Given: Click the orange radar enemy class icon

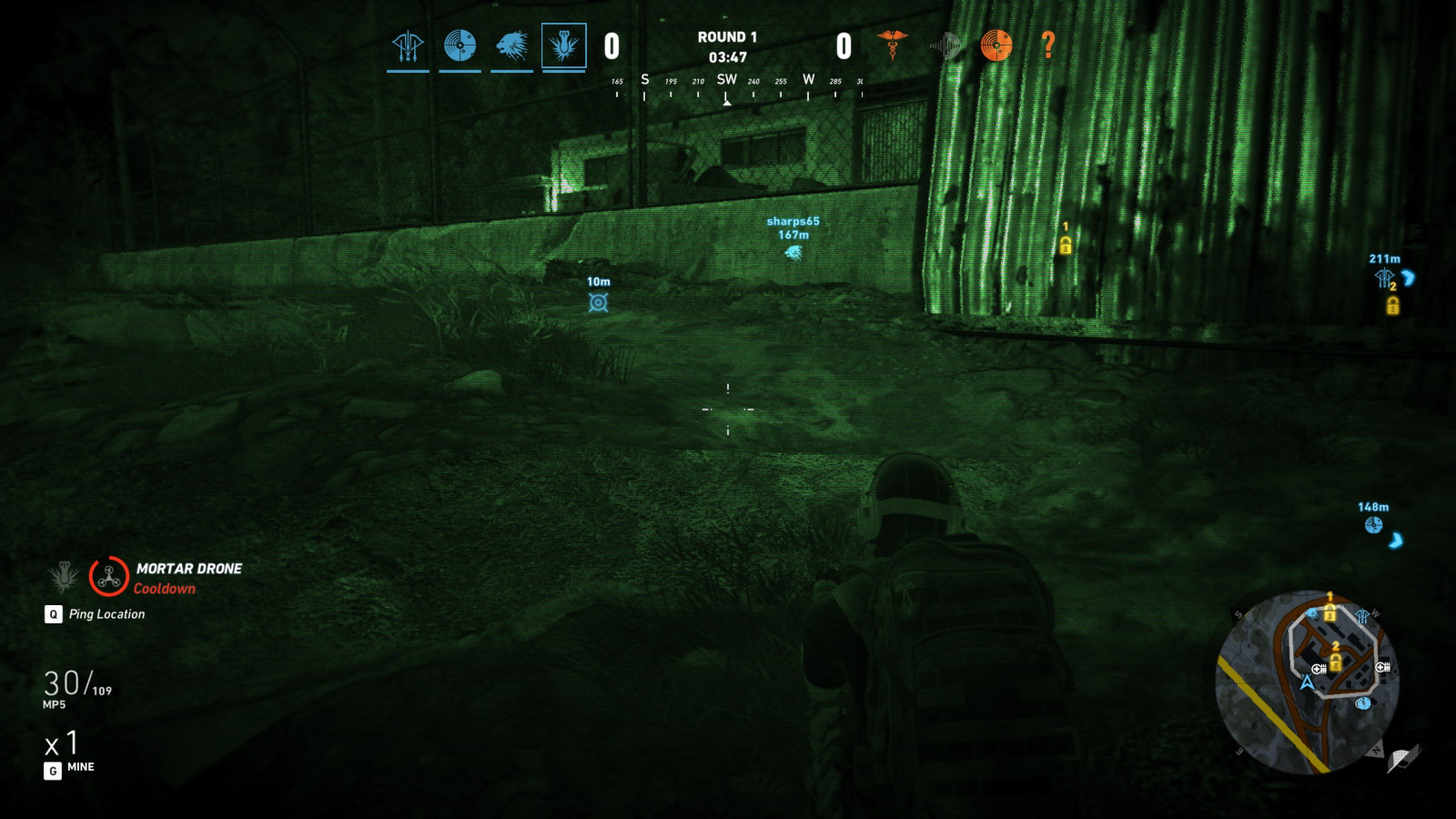Looking at the screenshot, I should coord(996,45).
